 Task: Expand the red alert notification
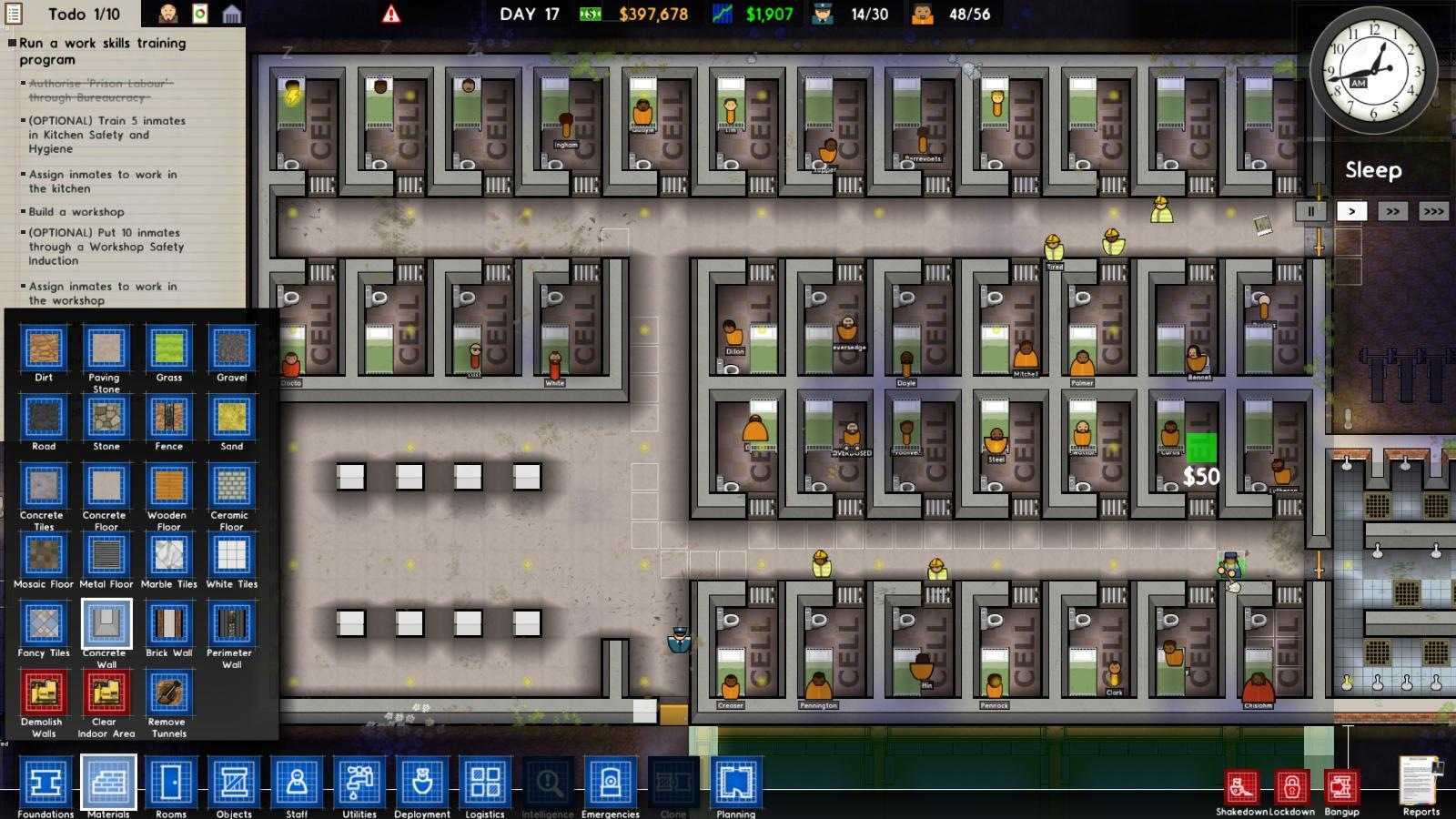(390, 14)
